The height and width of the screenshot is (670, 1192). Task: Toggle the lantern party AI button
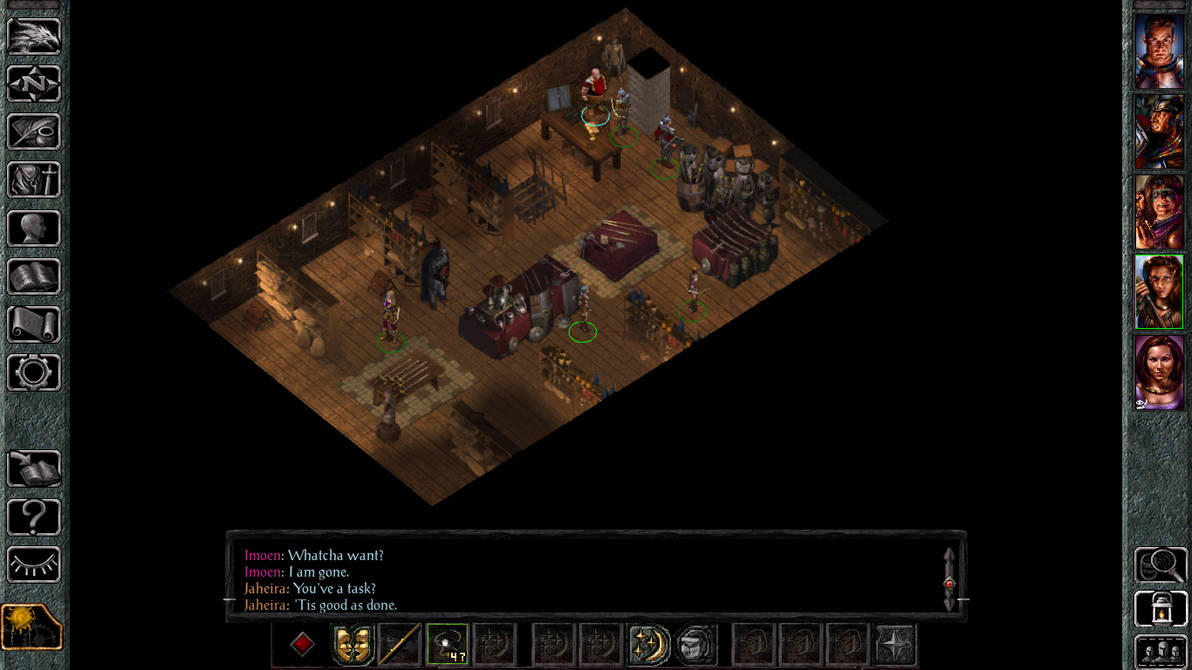[1160, 609]
